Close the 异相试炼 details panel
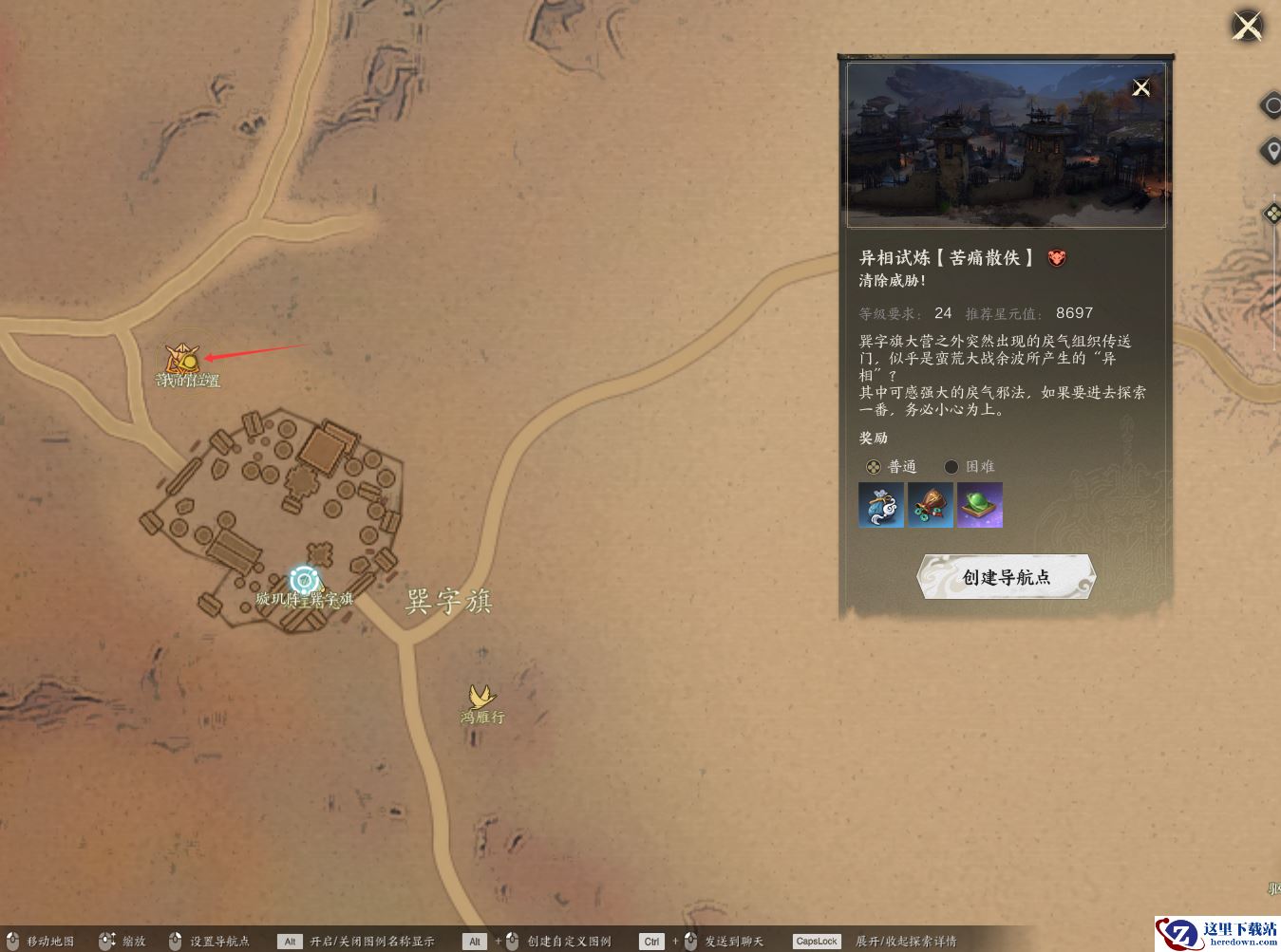The width and height of the screenshot is (1281, 952). click(x=1141, y=88)
